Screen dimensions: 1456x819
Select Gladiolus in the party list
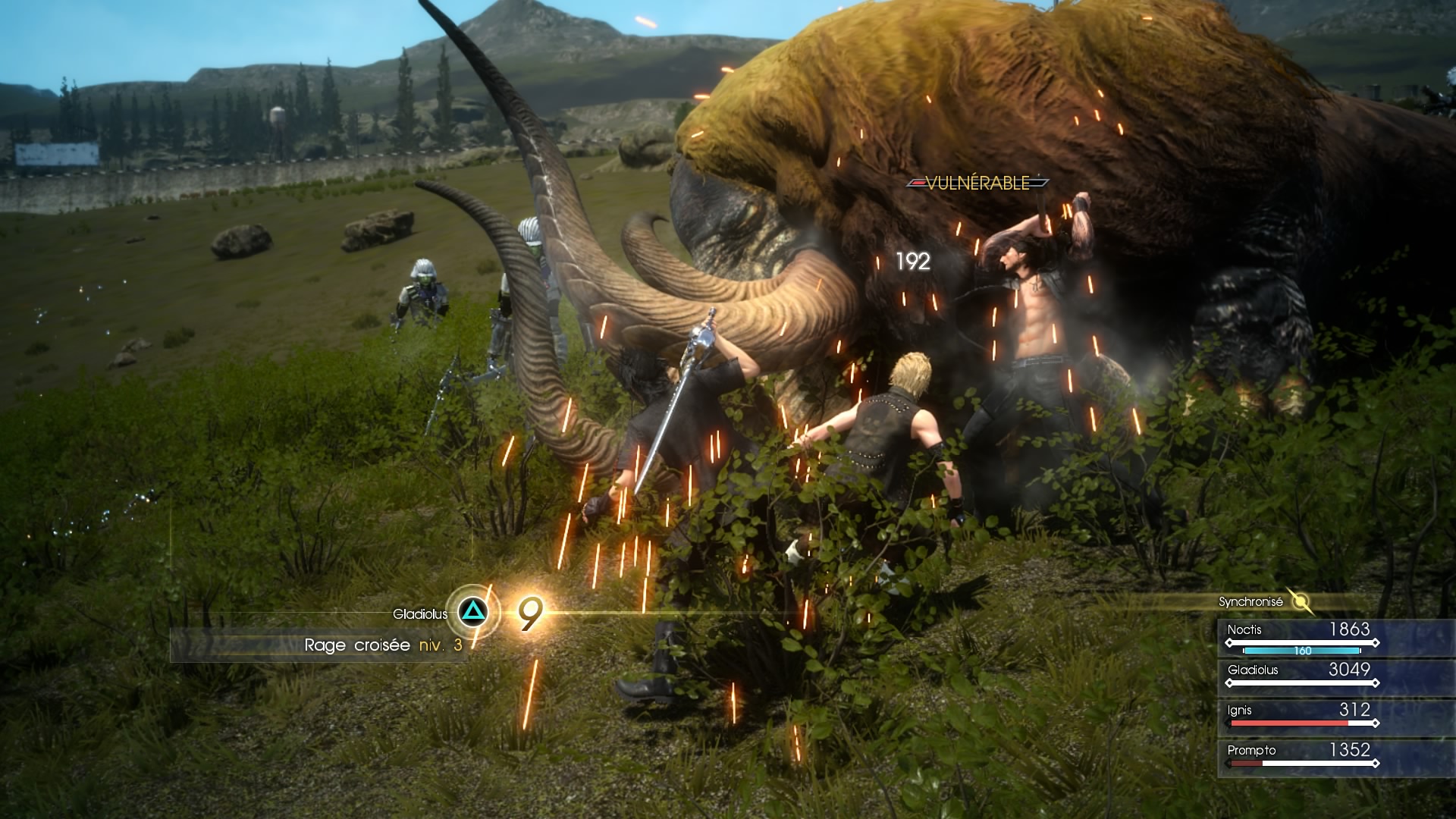point(1300,676)
